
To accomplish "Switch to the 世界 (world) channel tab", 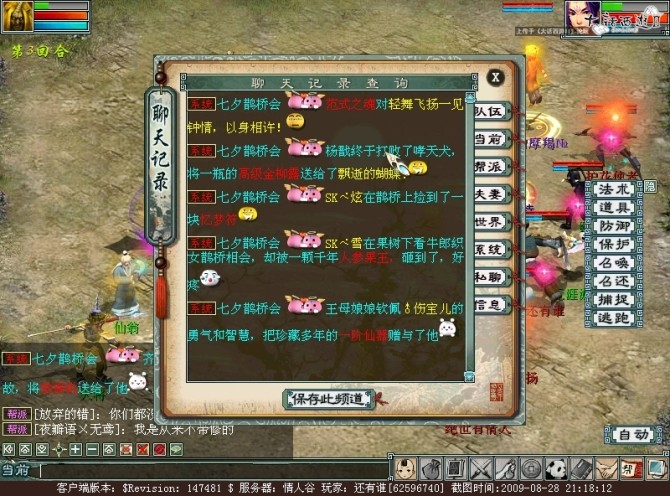I will tap(489, 222).
